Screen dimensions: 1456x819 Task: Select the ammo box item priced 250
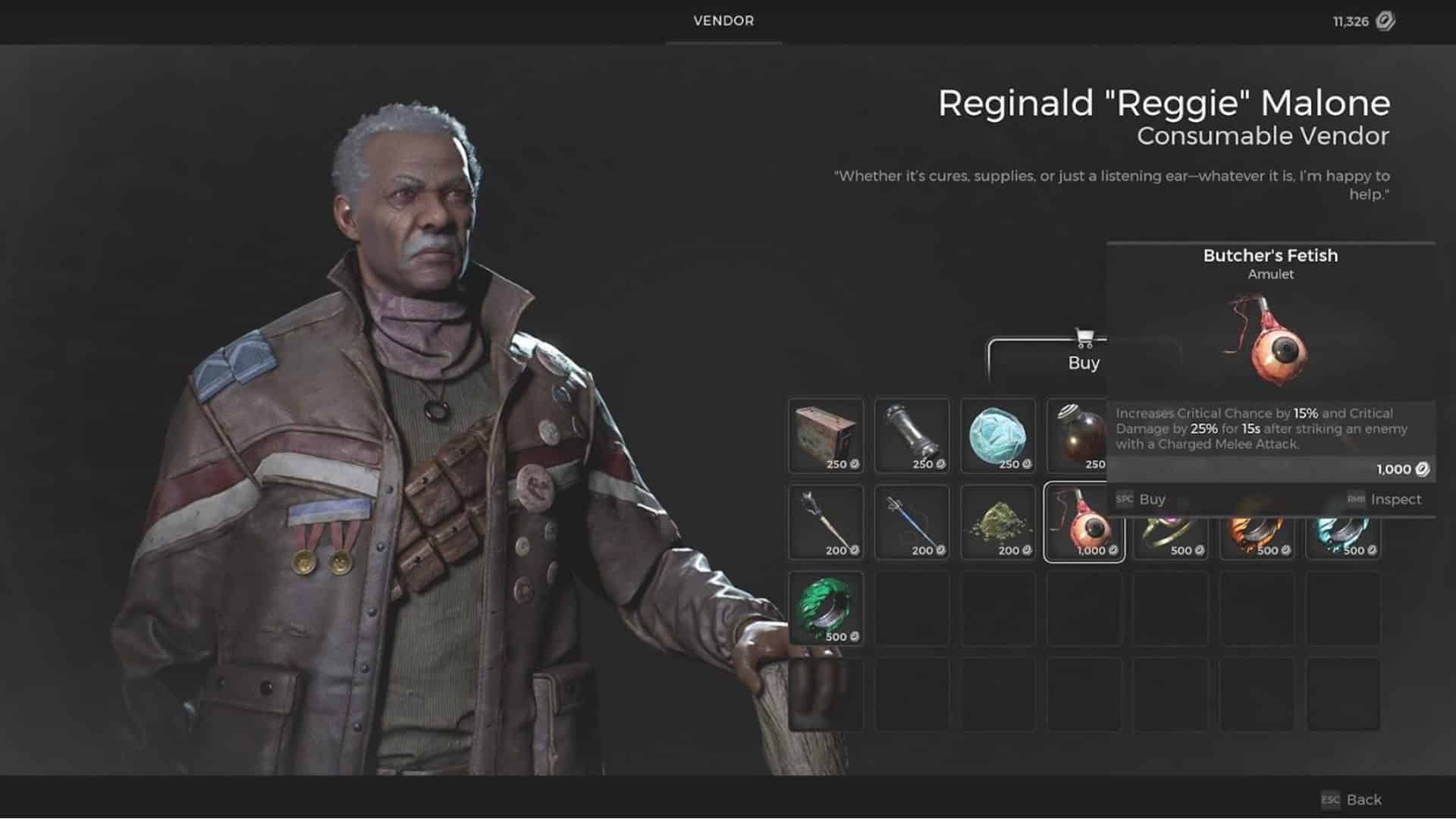(x=825, y=436)
